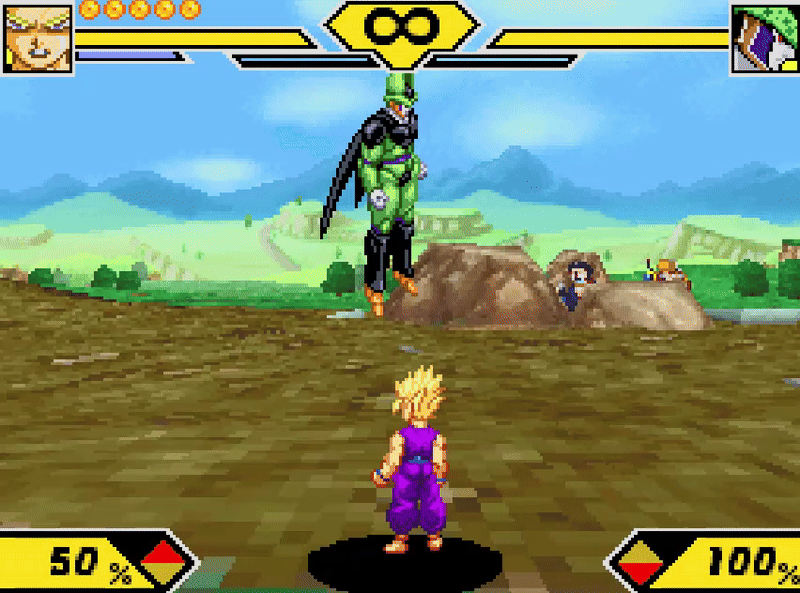800x593 pixels.
Task: Click the Gohan player portrait
Action: 37,37
